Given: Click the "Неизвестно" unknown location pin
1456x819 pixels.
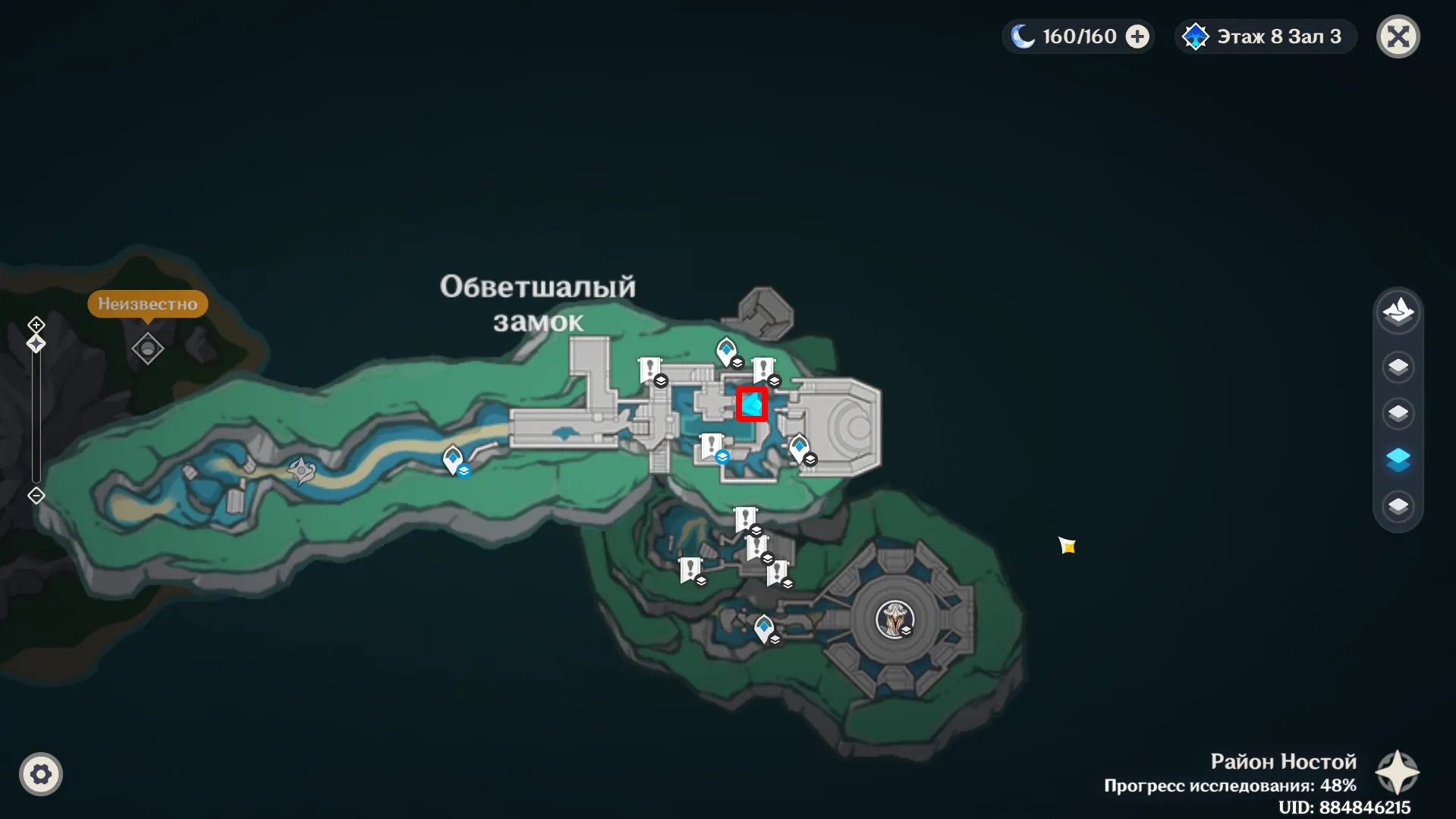Looking at the screenshot, I should 147,348.
